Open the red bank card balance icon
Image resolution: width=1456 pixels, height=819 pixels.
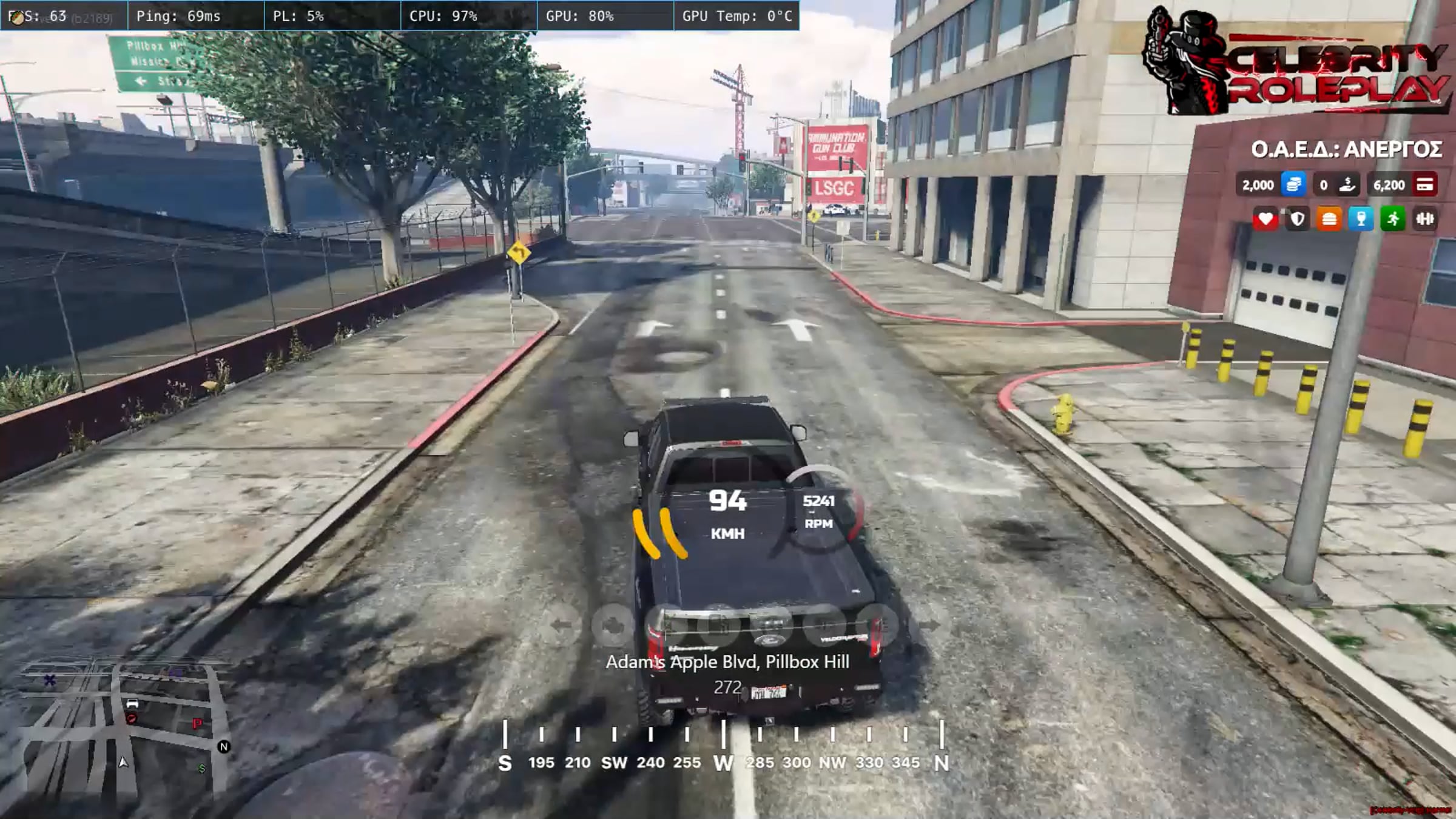click(1424, 184)
